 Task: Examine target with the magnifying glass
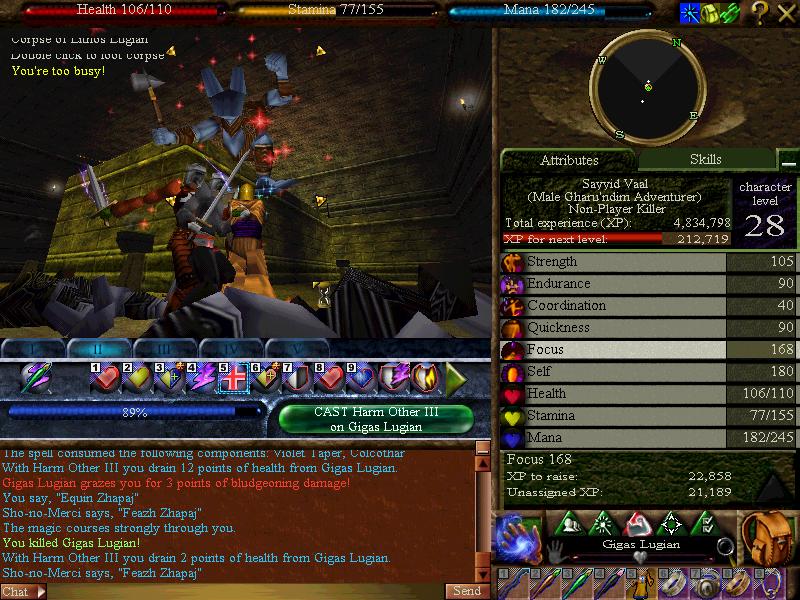725,546
